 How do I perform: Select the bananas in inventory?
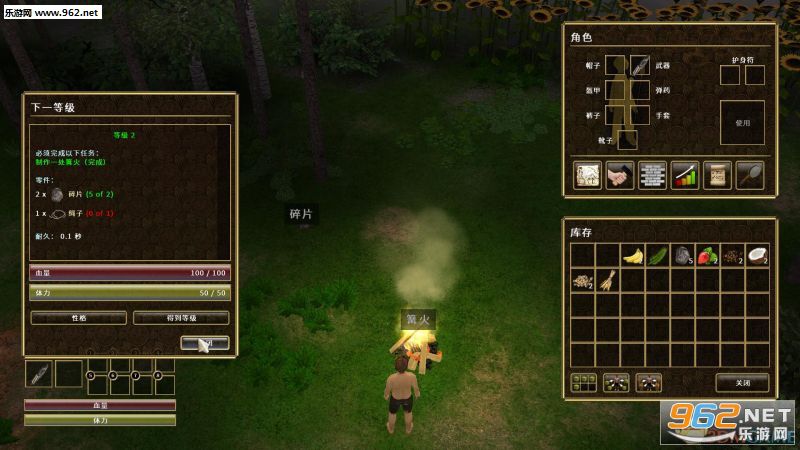(x=632, y=255)
